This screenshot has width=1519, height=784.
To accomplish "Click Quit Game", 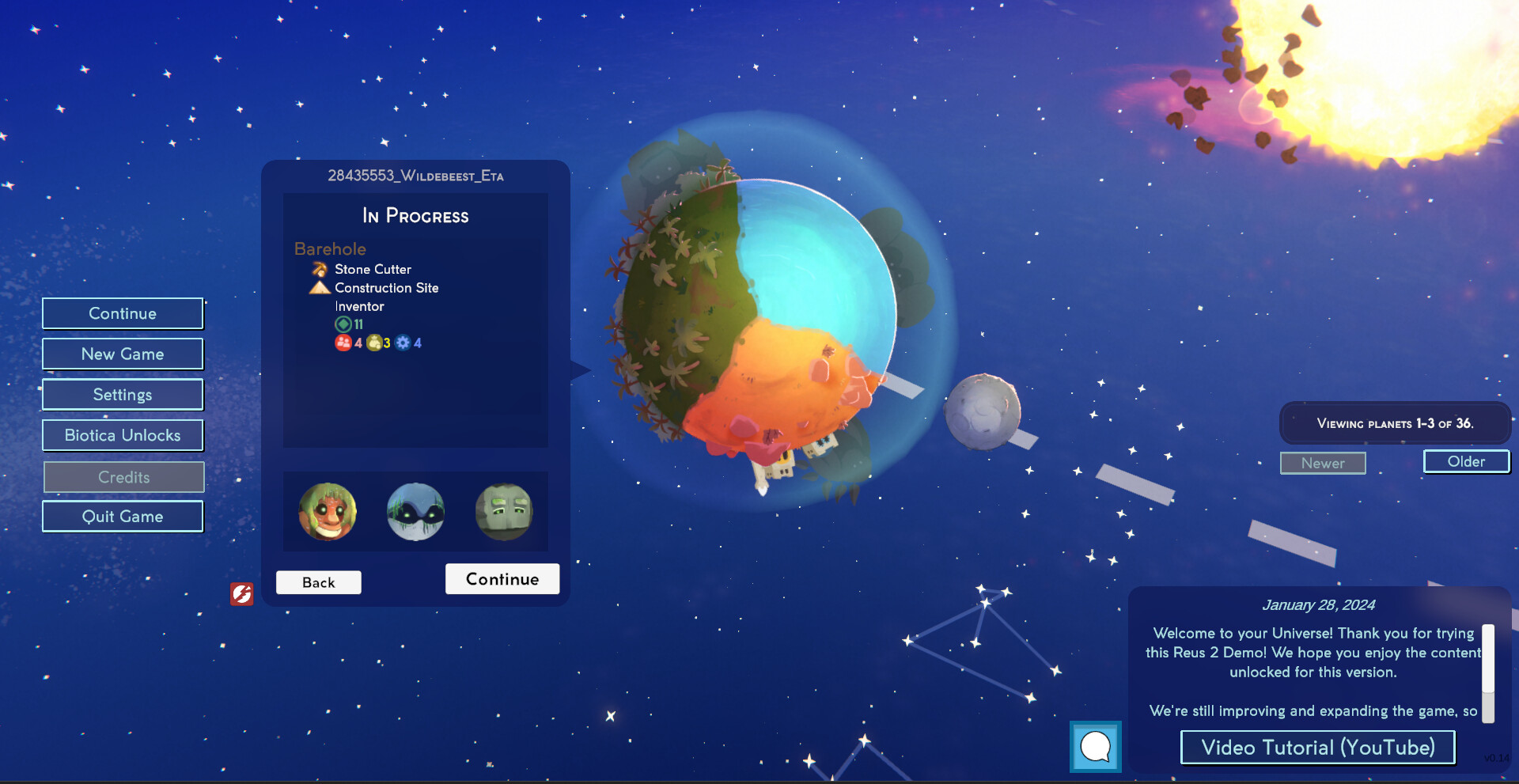I will pos(123,516).
